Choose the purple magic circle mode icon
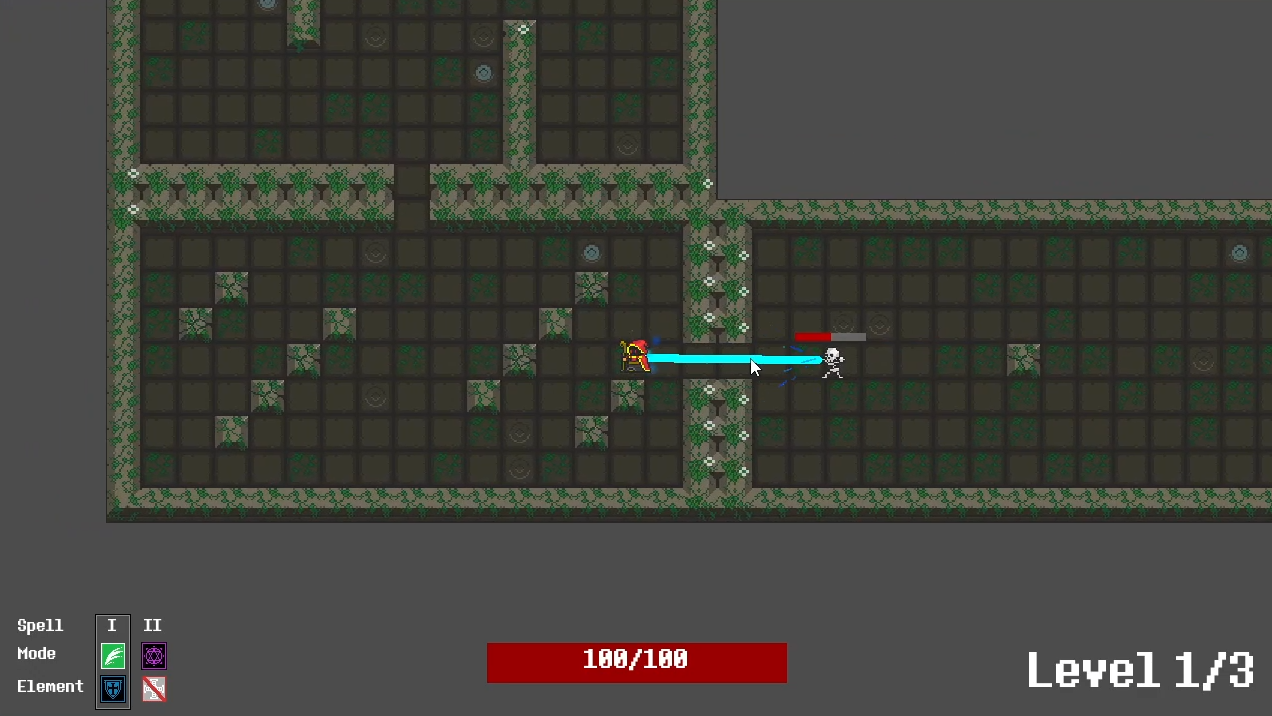Image resolution: width=1272 pixels, height=716 pixels. 154,656
